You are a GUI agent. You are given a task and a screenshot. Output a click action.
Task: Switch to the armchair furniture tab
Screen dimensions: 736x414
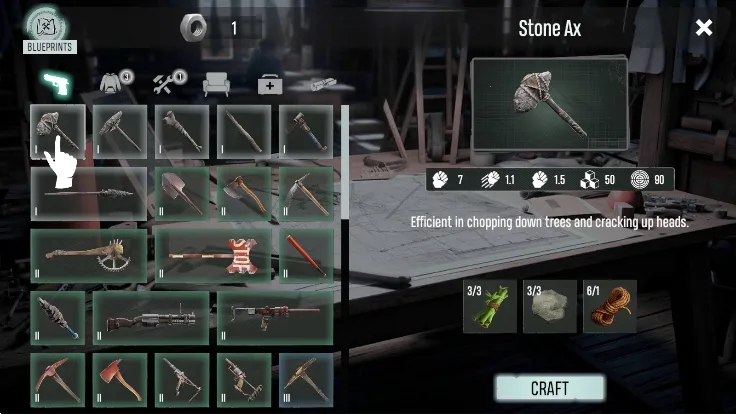pyautogui.click(x=216, y=85)
